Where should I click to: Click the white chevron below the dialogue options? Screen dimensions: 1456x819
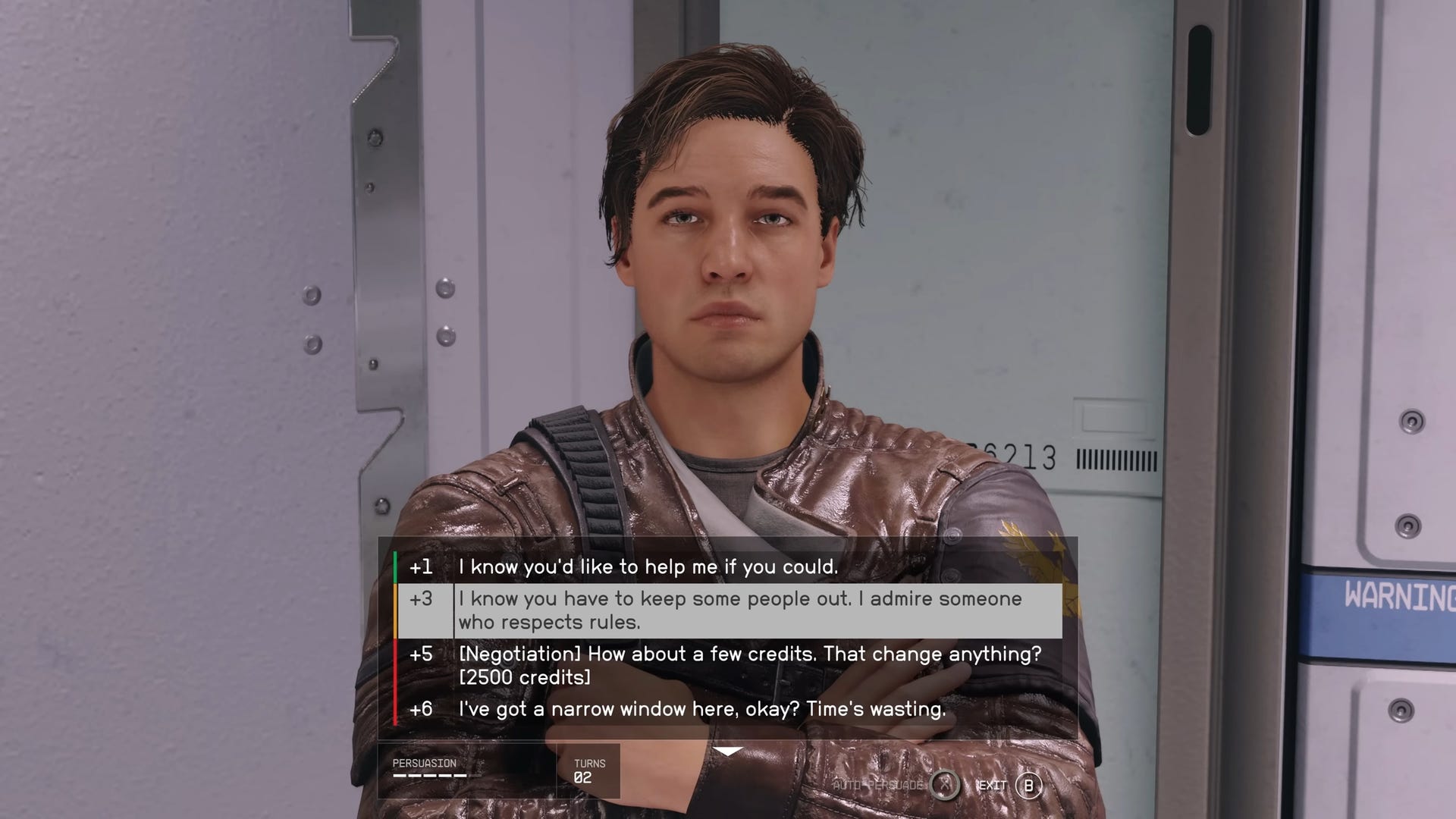click(729, 752)
